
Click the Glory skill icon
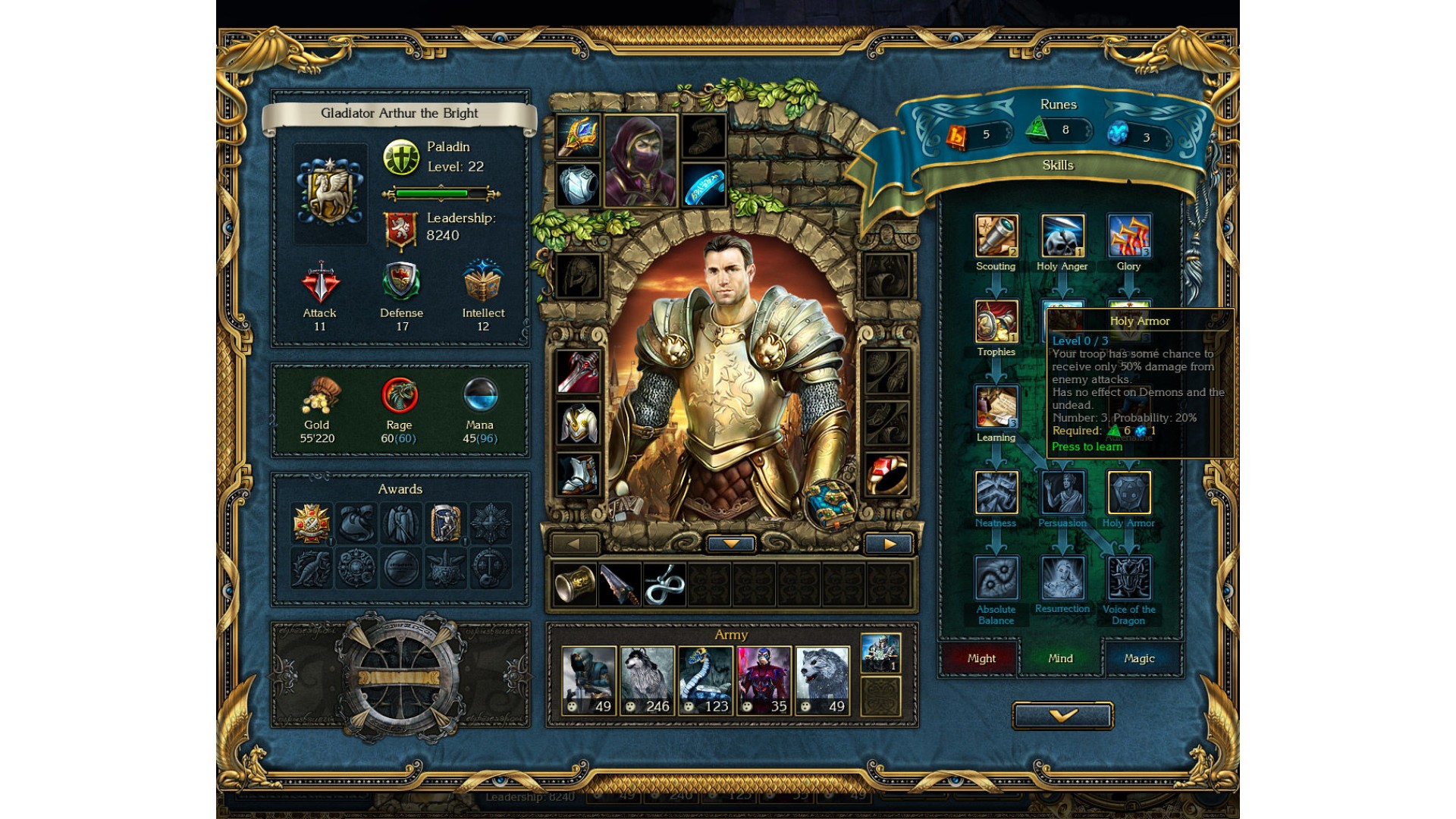coord(1129,236)
